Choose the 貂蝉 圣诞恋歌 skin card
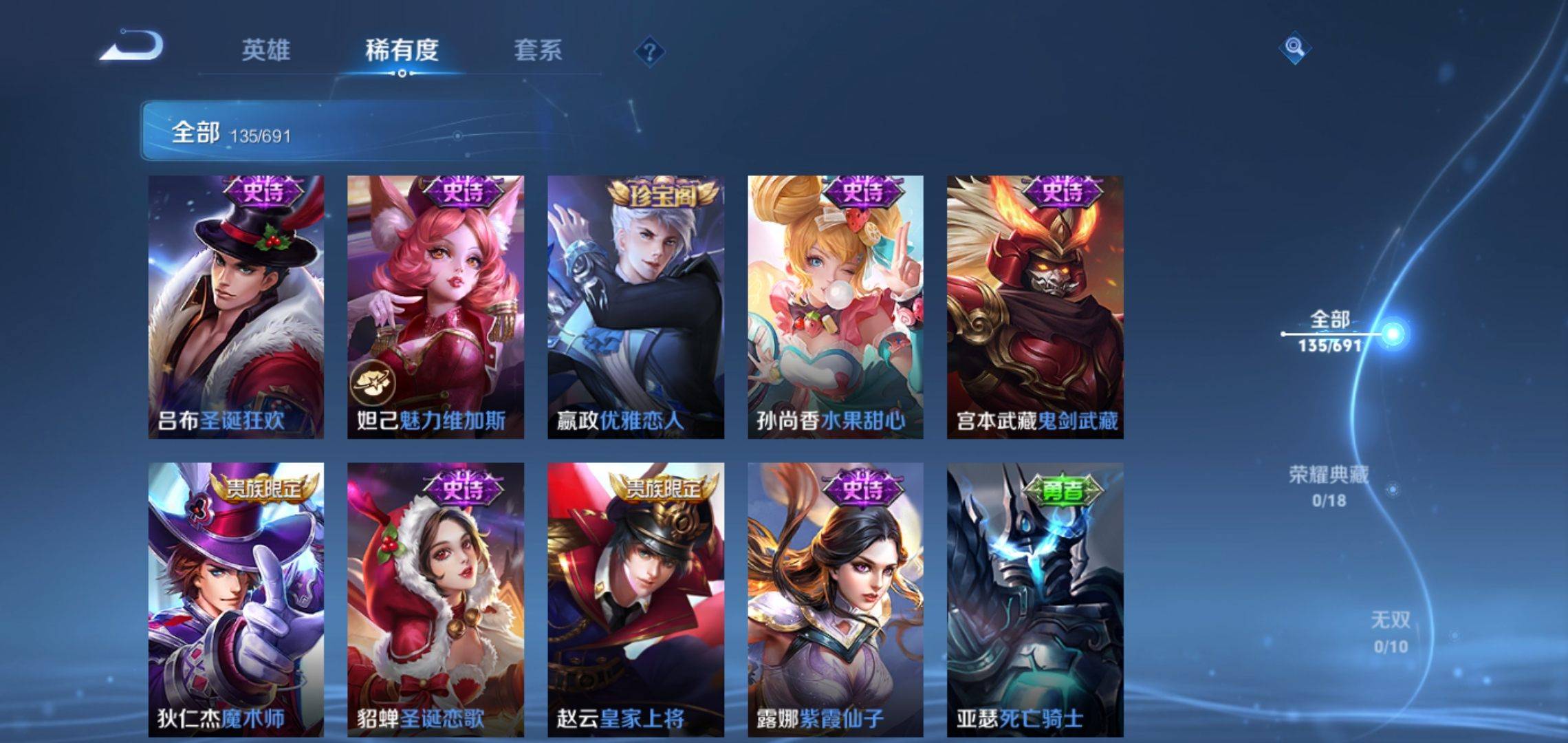The height and width of the screenshot is (743, 1568). [x=435, y=599]
